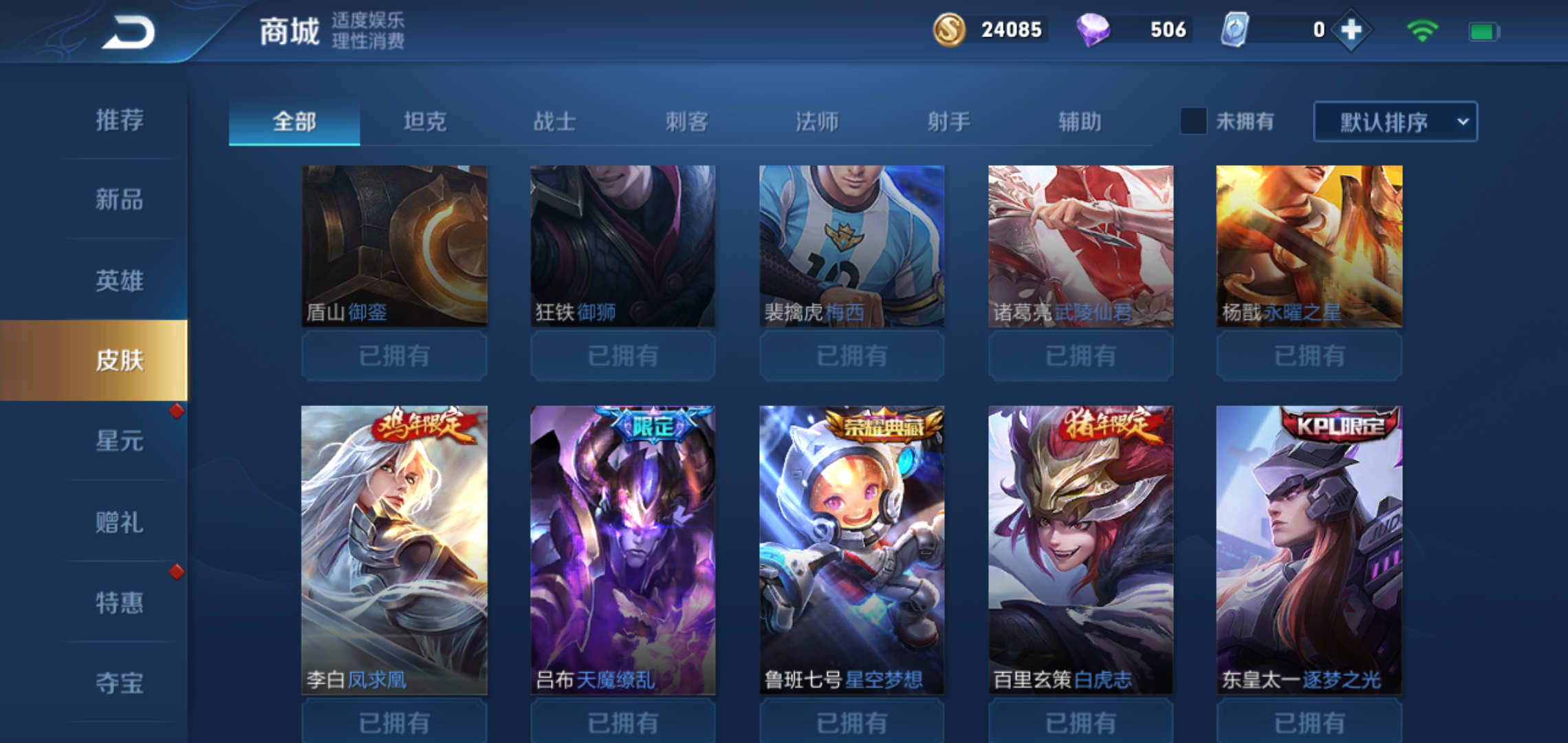The width and height of the screenshot is (1568, 743).
Task: Click 已拥有 button under 盾山御銮 skin
Action: [x=394, y=356]
